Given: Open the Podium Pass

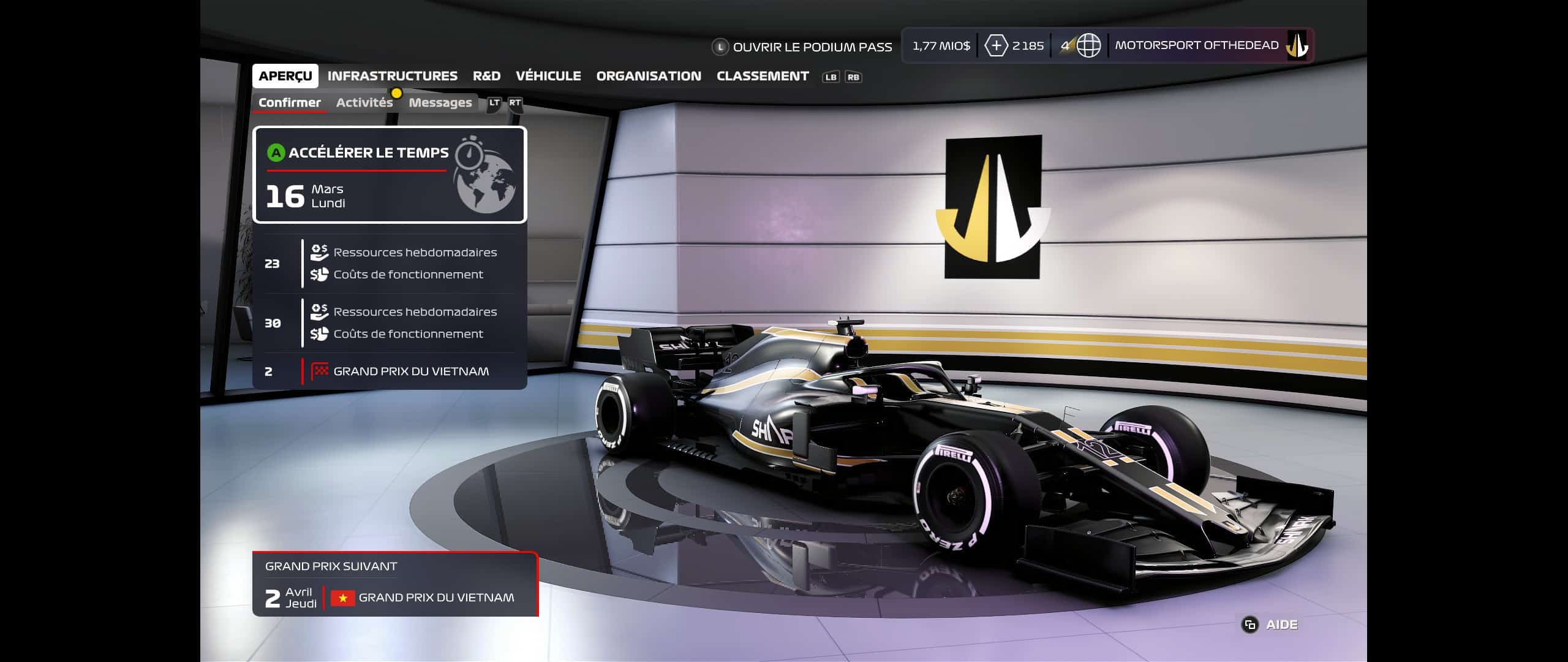Looking at the screenshot, I should click(x=802, y=47).
